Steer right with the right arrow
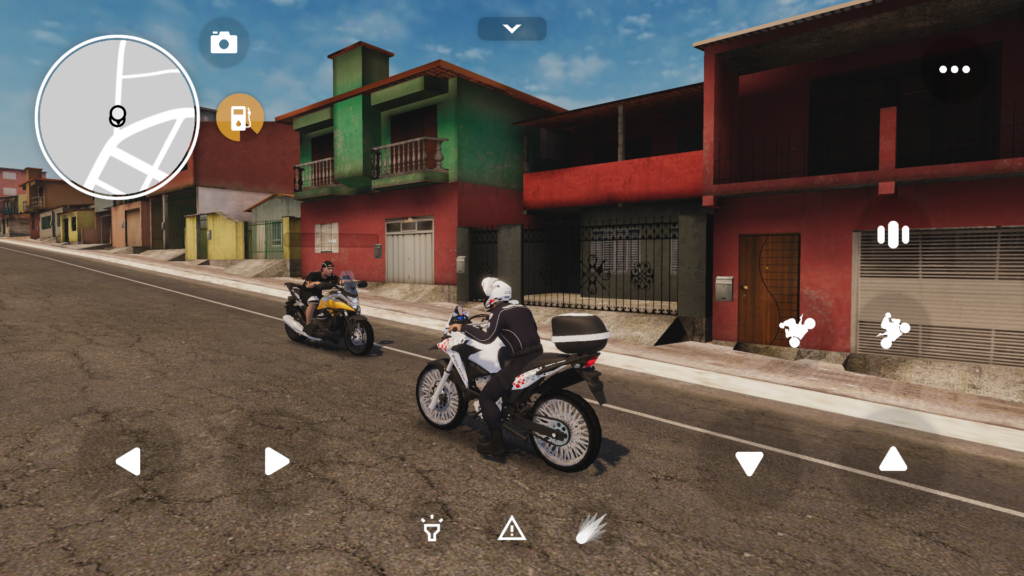 click(x=277, y=461)
